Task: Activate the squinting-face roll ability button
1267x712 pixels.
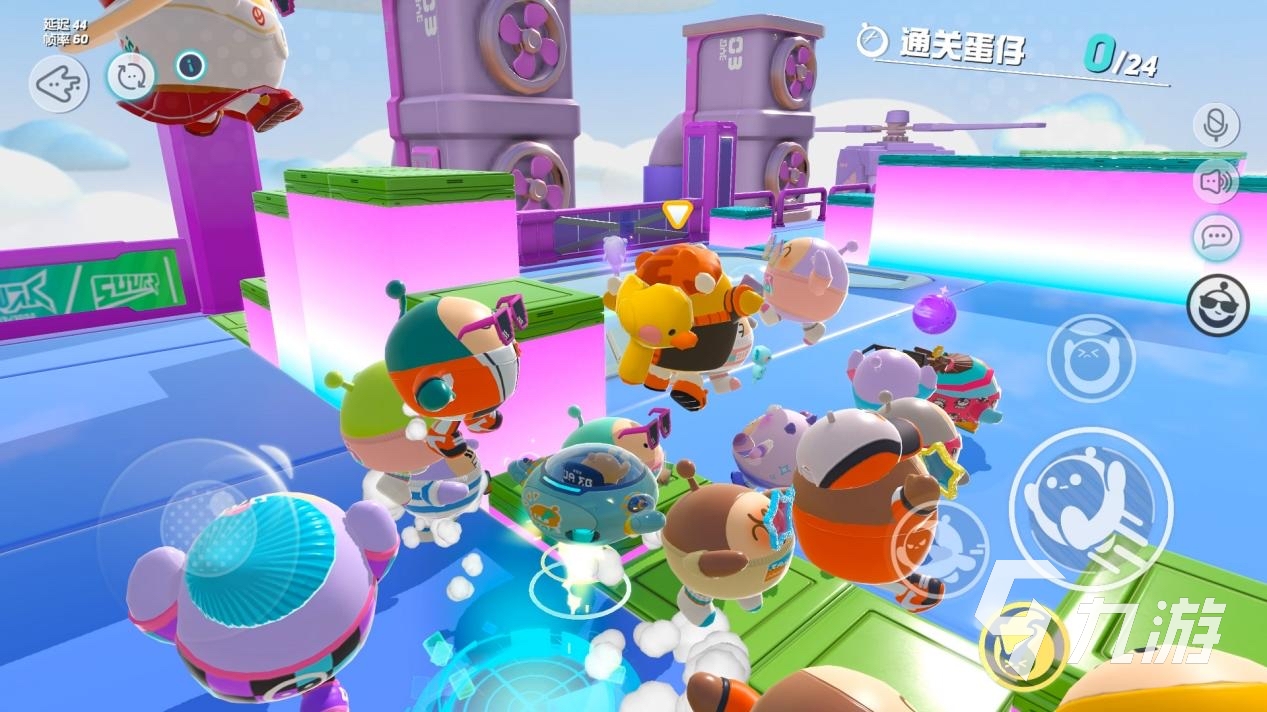Action: coord(1091,359)
